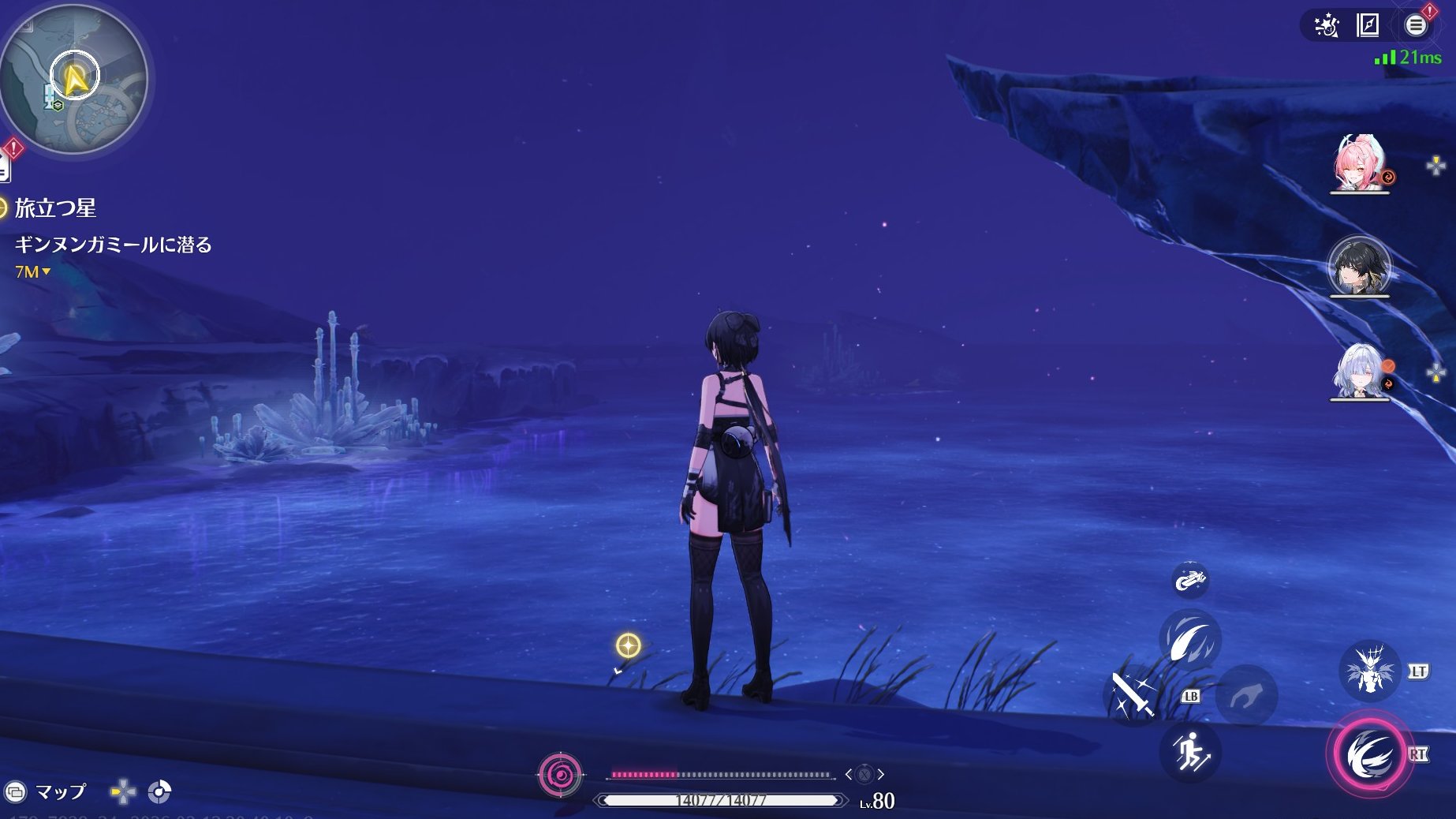Open the マップ map button
Screen dimensions: 1456x819
pyautogui.click(x=47, y=791)
